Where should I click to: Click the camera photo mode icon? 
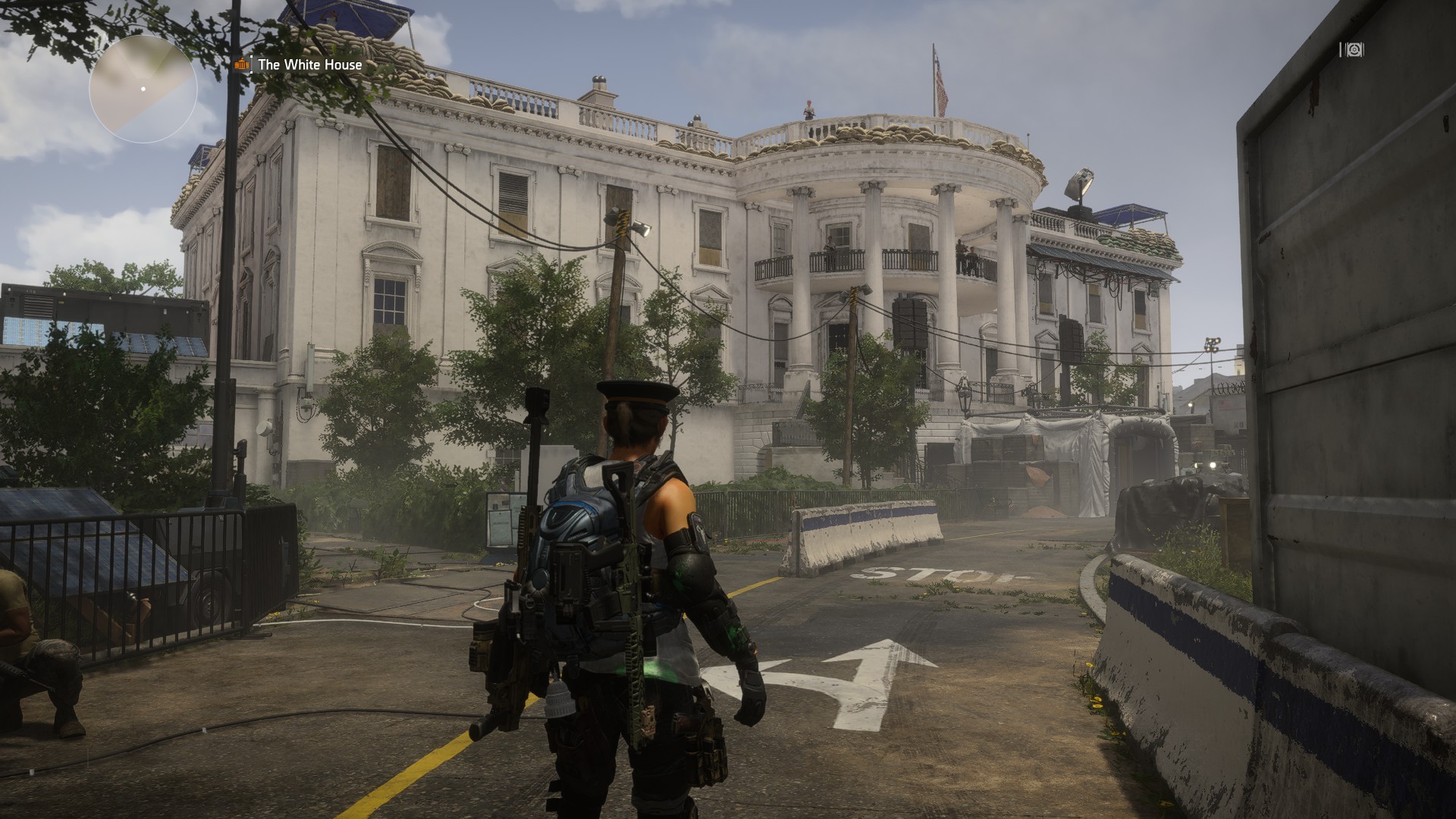tap(1352, 50)
